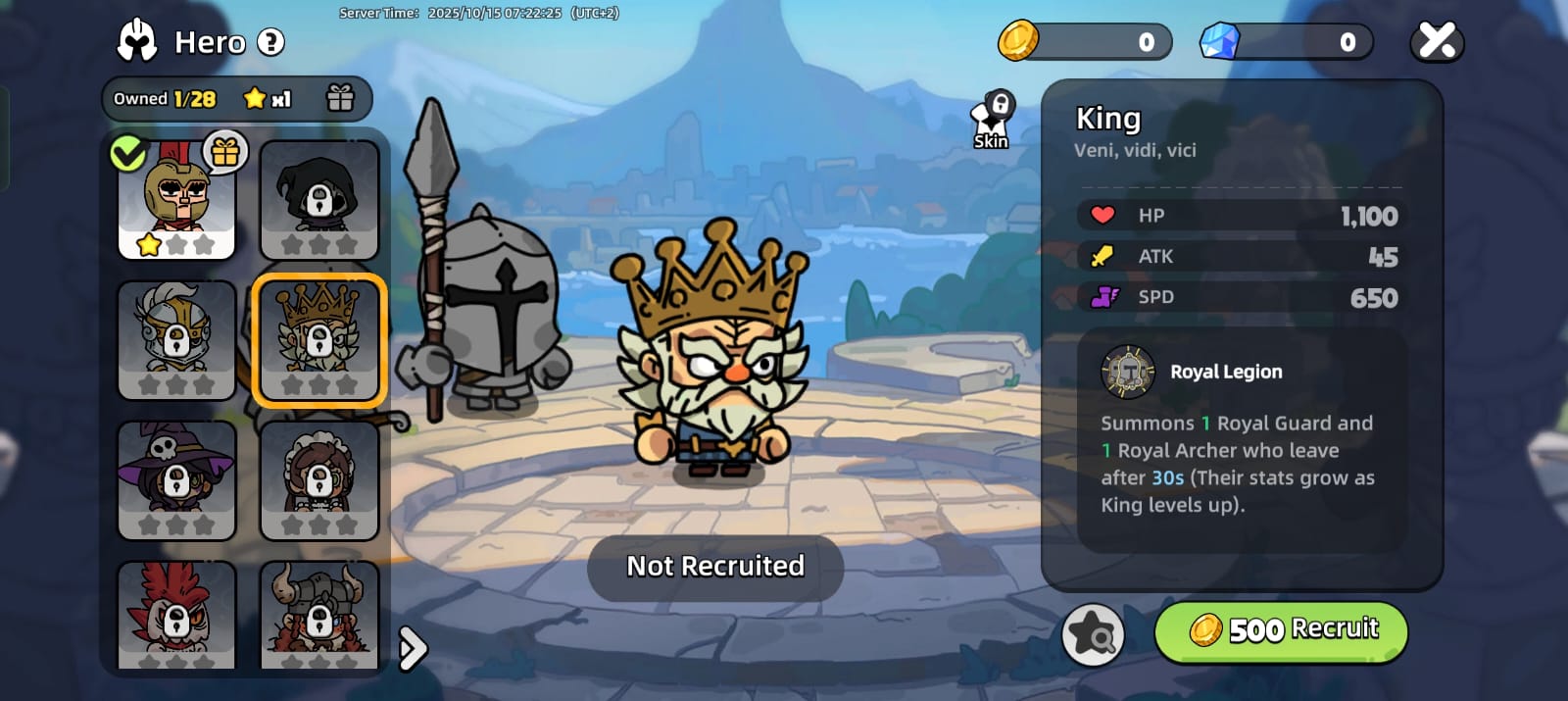Open the locked Skin option
The width and height of the screenshot is (1568, 701).
992,122
